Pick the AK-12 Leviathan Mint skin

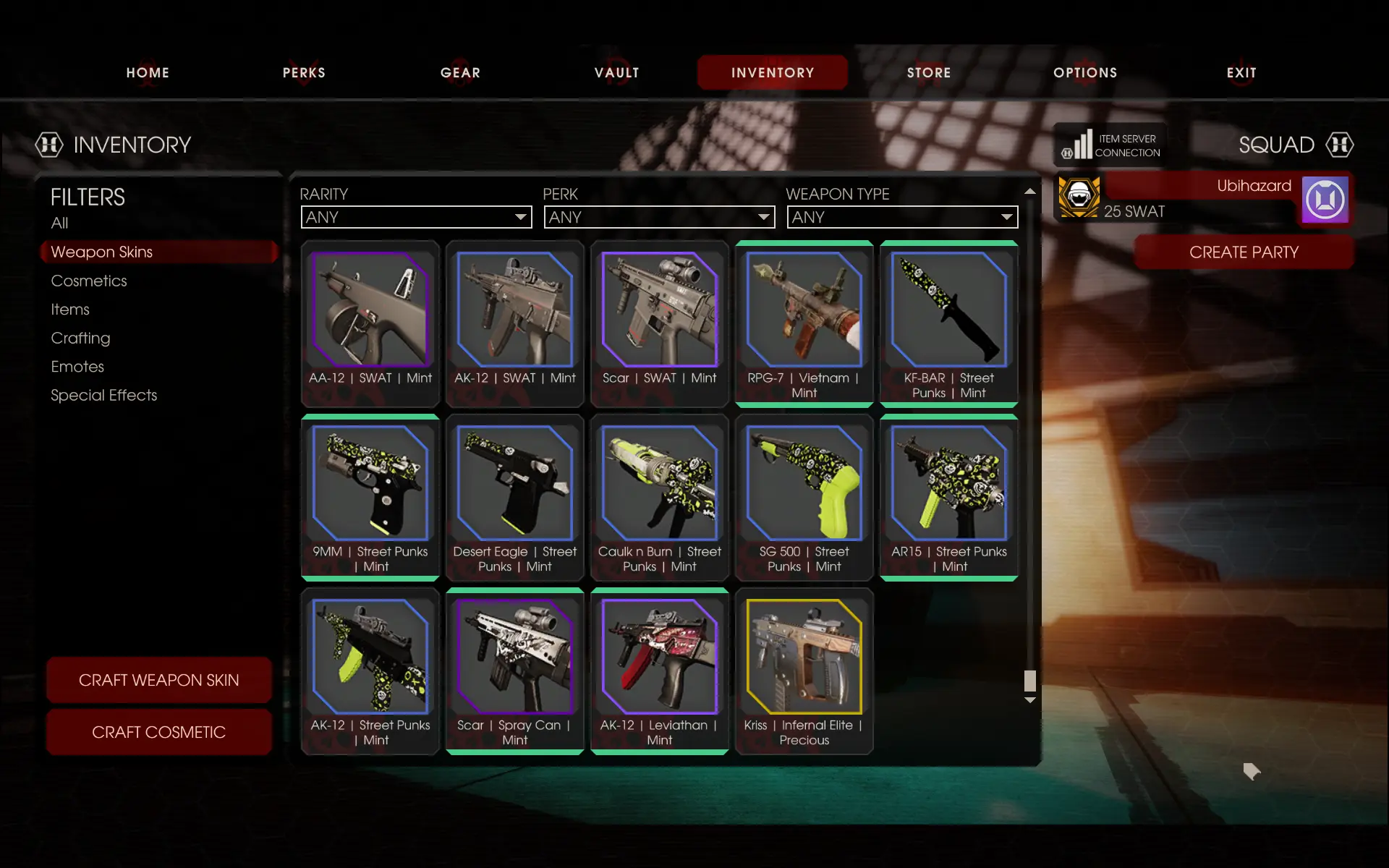[659, 671]
